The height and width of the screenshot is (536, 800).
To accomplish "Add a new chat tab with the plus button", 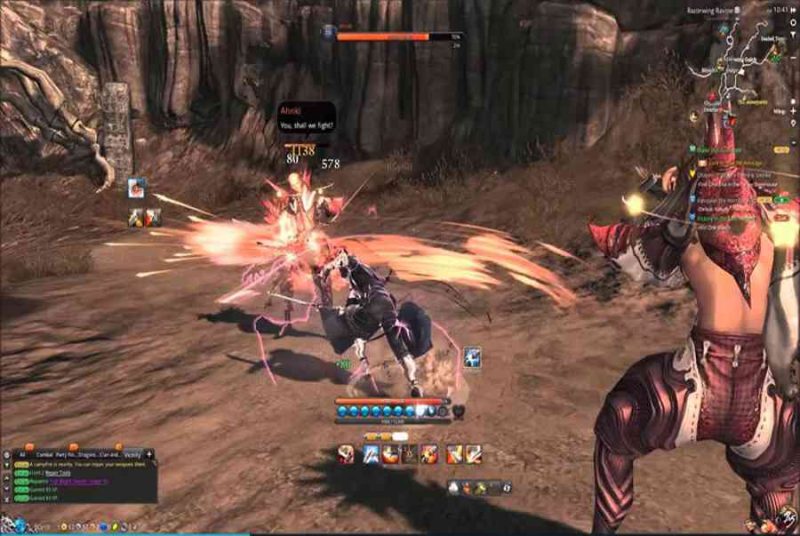I will pyautogui.click(x=149, y=453).
